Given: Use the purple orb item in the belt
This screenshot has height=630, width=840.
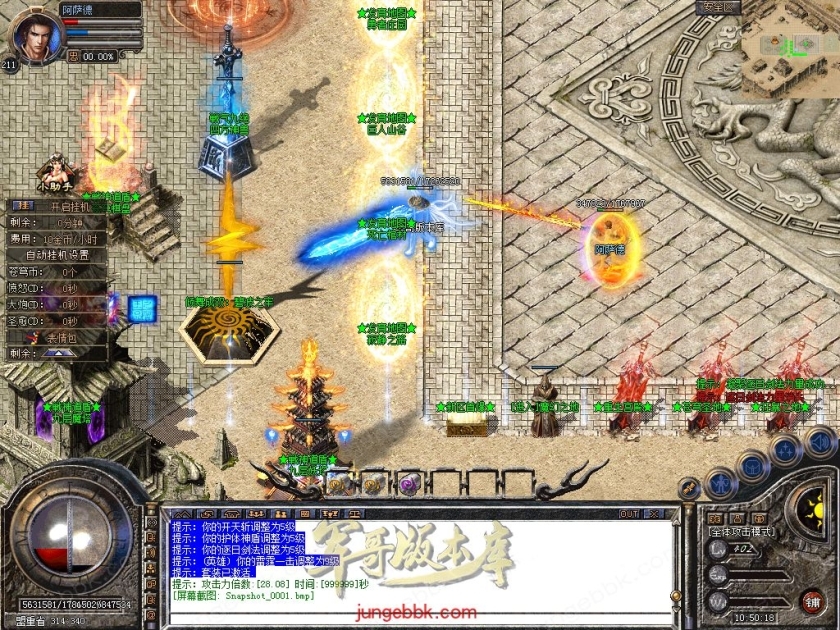Looking at the screenshot, I should 408,484.
